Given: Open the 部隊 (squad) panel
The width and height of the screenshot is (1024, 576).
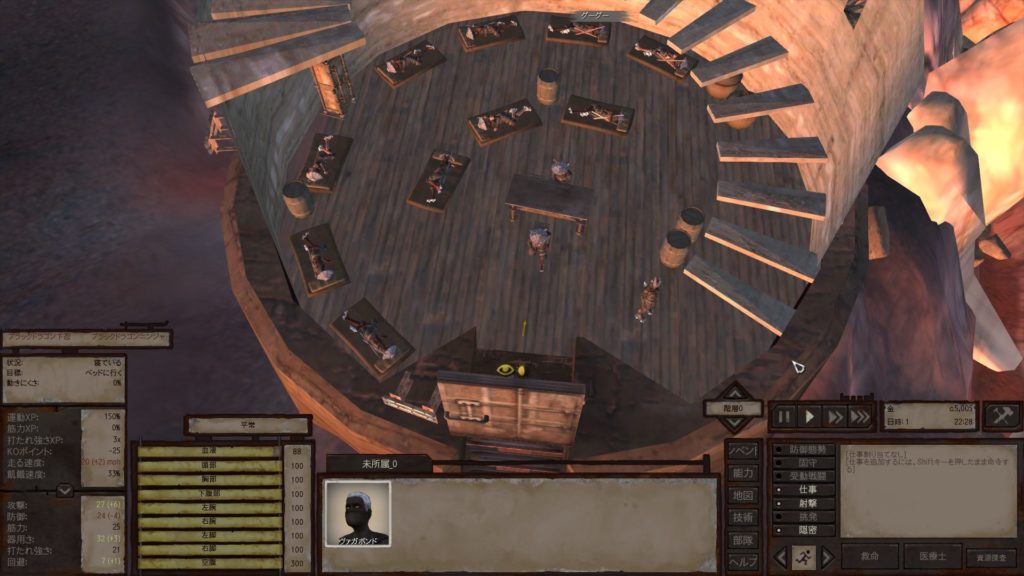Looking at the screenshot, I should point(742,539).
